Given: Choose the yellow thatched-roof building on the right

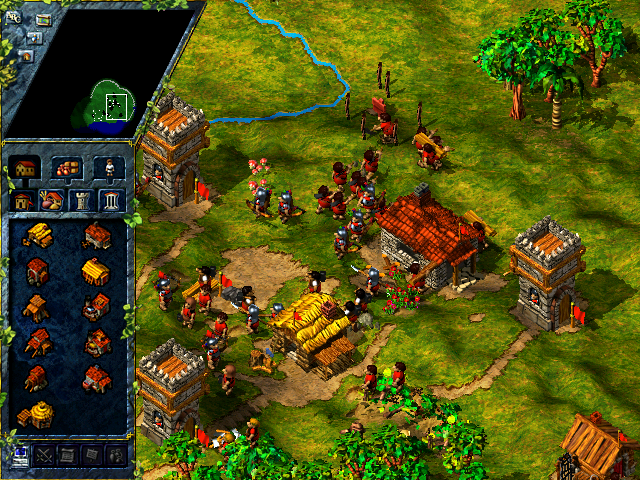Looking at the screenshot, I should click(96, 271).
